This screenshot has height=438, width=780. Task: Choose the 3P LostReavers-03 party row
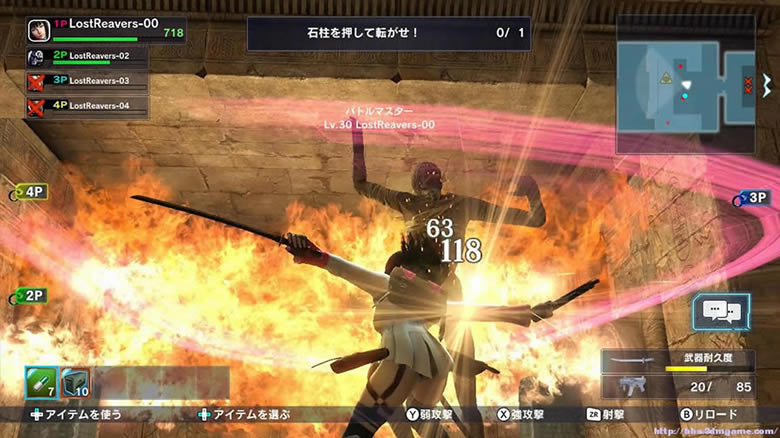[88, 80]
